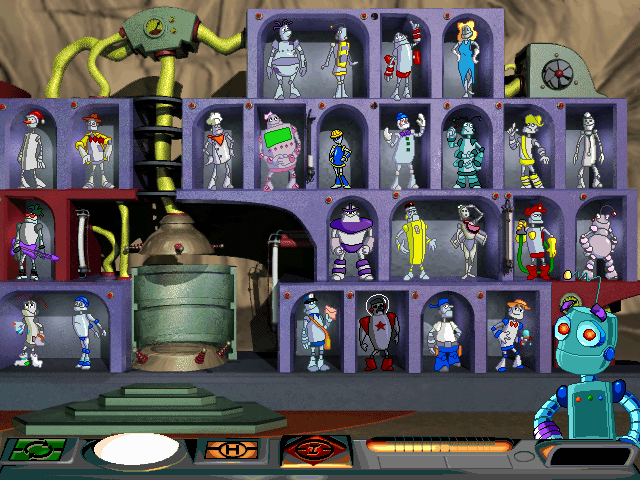640x480 pixels.
Task: Choose the tall yellow robot
Action: [411, 241]
